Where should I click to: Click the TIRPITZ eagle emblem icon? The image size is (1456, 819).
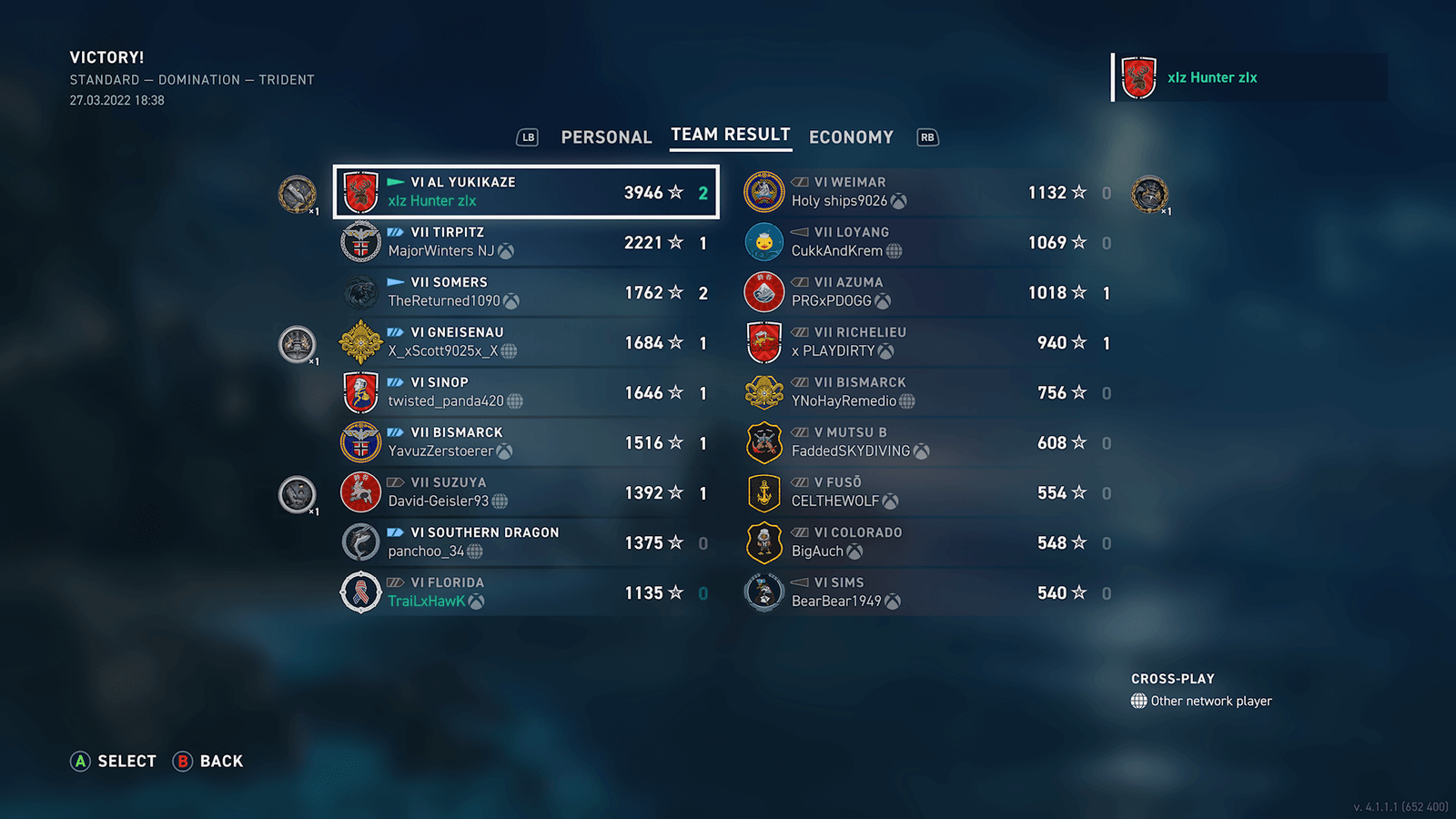(x=360, y=241)
